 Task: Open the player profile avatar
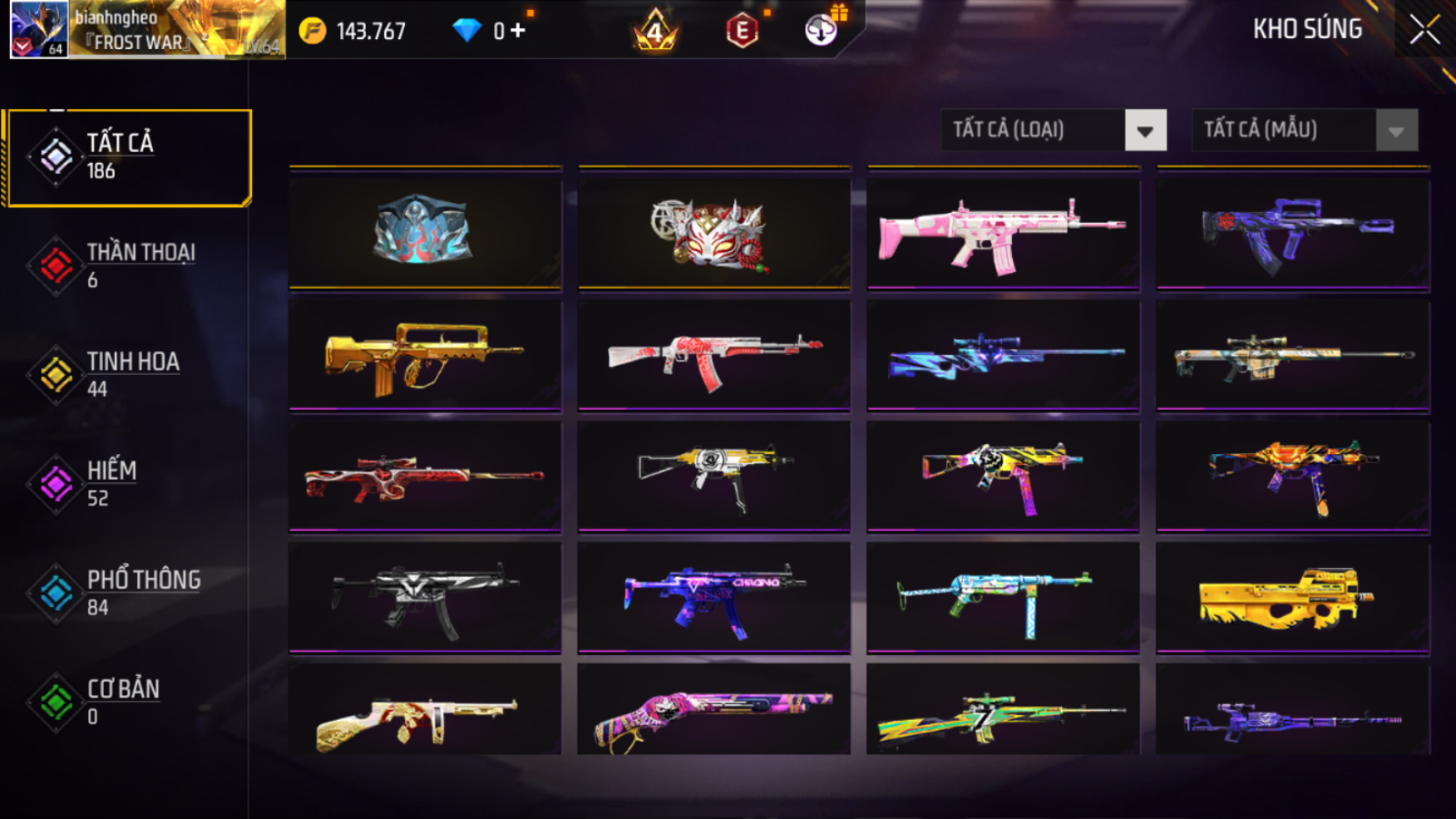coord(39,30)
